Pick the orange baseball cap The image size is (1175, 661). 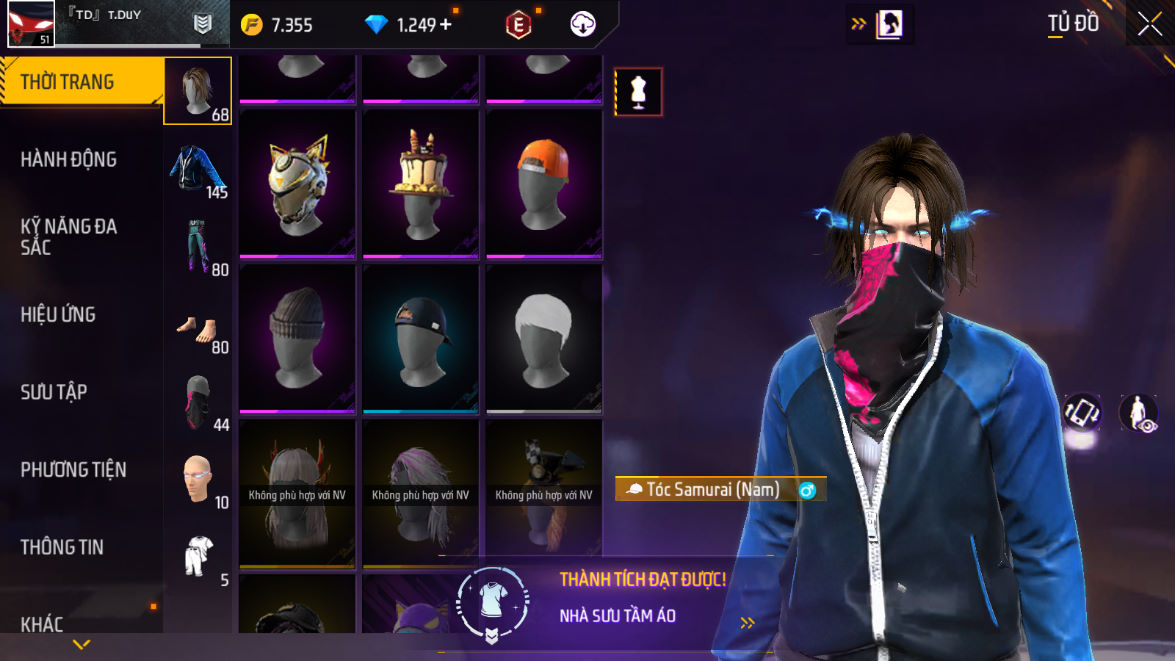[544, 182]
